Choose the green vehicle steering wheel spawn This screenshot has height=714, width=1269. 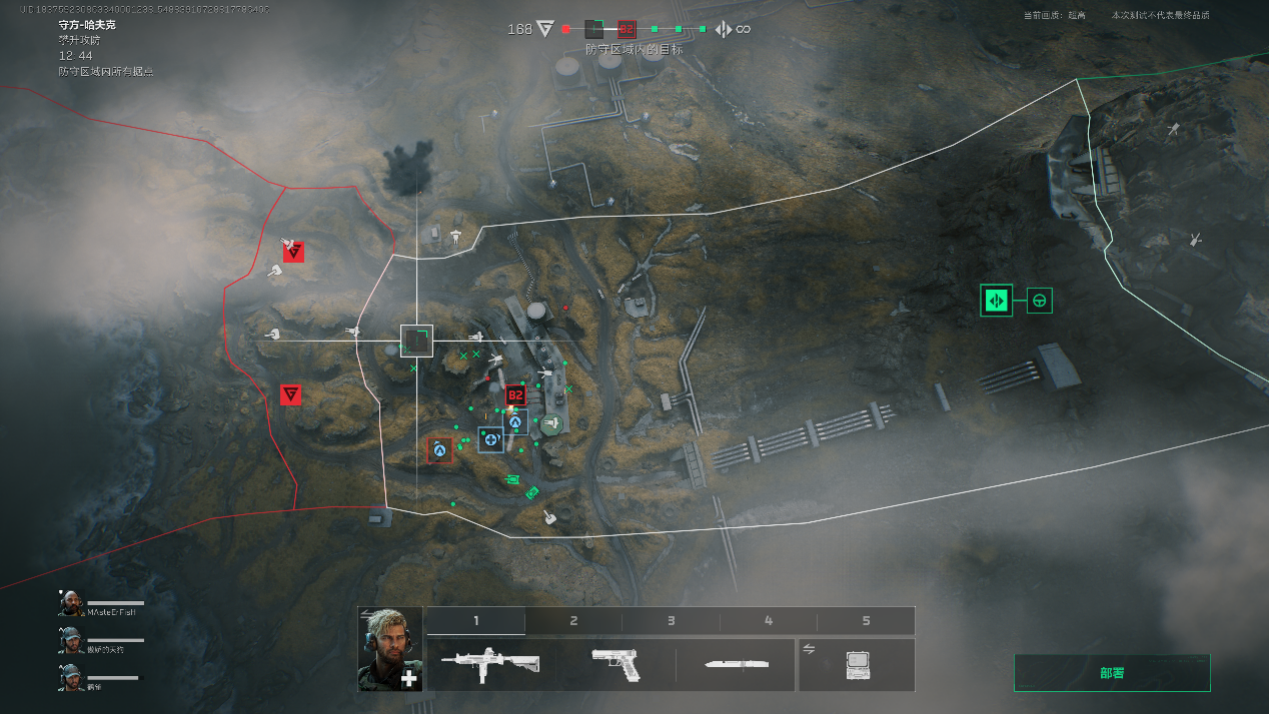point(1040,300)
